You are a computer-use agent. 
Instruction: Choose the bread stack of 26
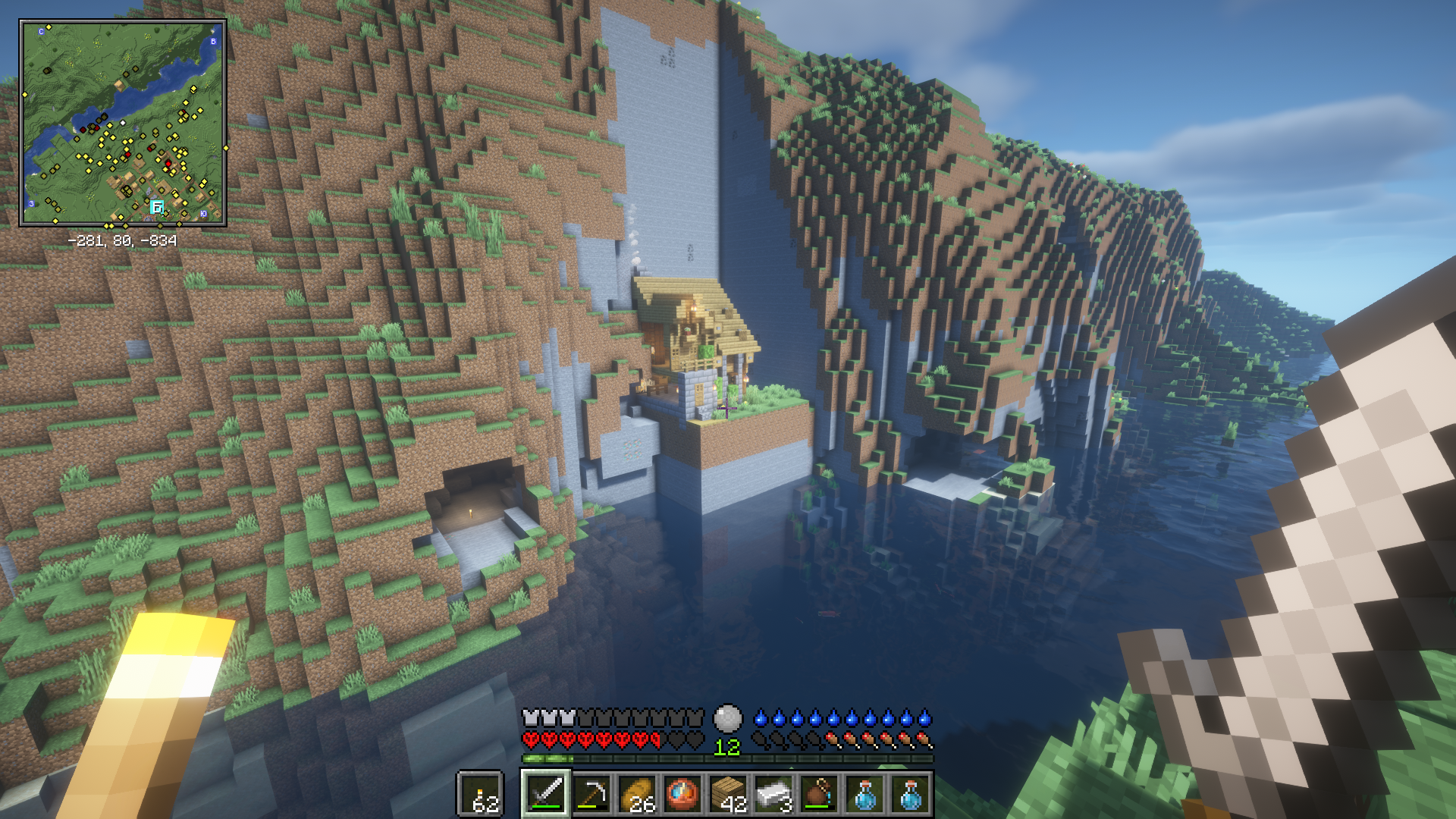pos(638,794)
